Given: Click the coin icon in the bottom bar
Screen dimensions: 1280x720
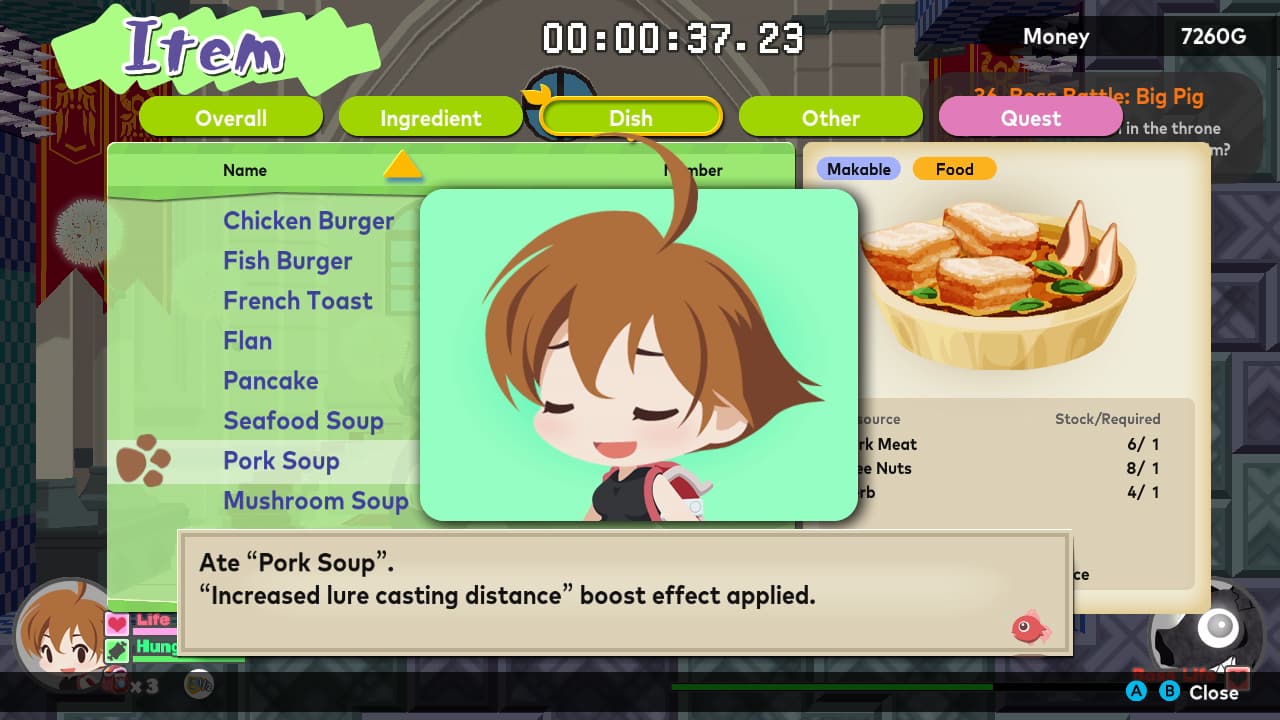Looking at the screenshot, I should [x=199, y=684].
